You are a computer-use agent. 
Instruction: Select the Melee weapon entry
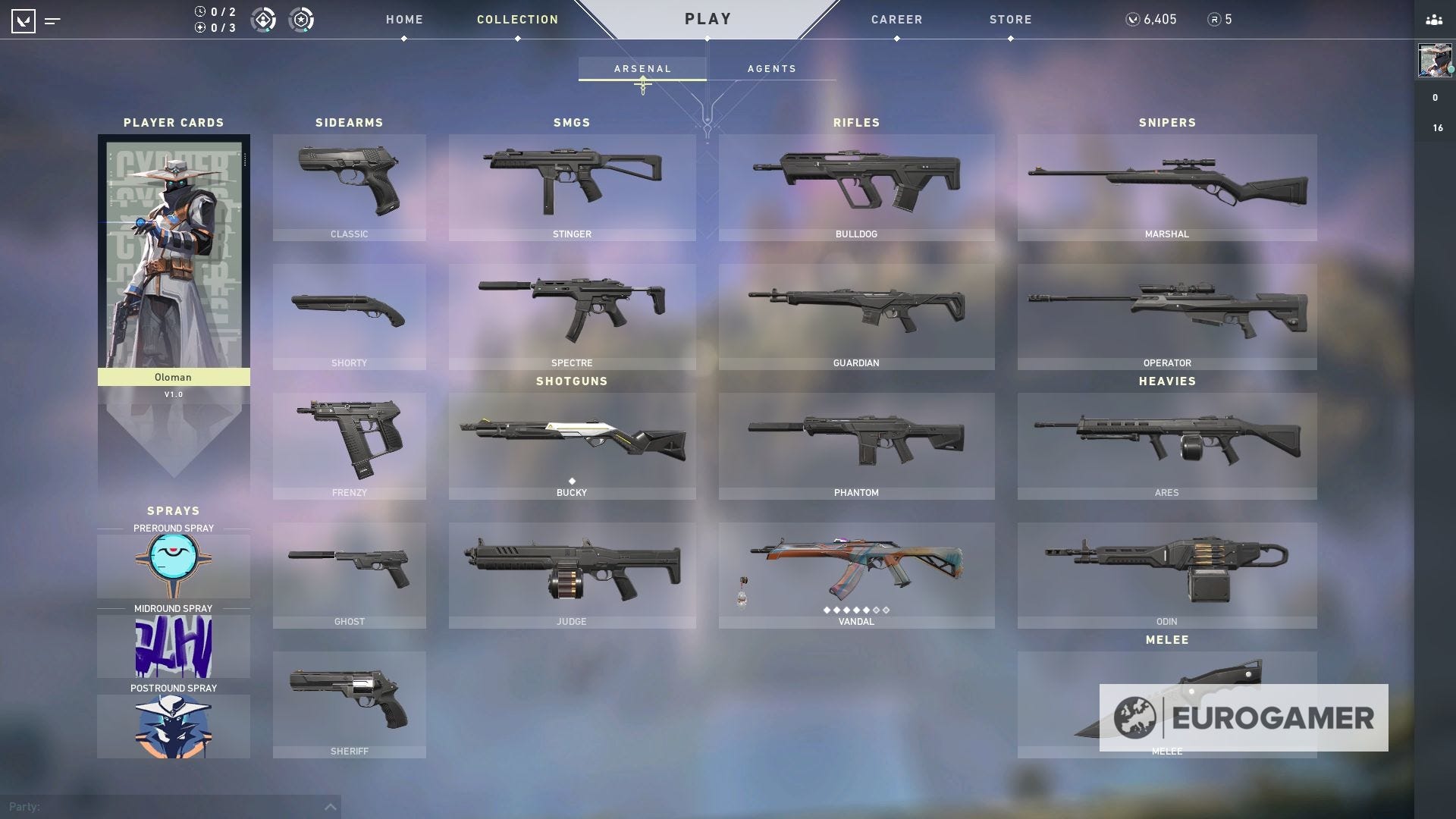(1166, 701)
